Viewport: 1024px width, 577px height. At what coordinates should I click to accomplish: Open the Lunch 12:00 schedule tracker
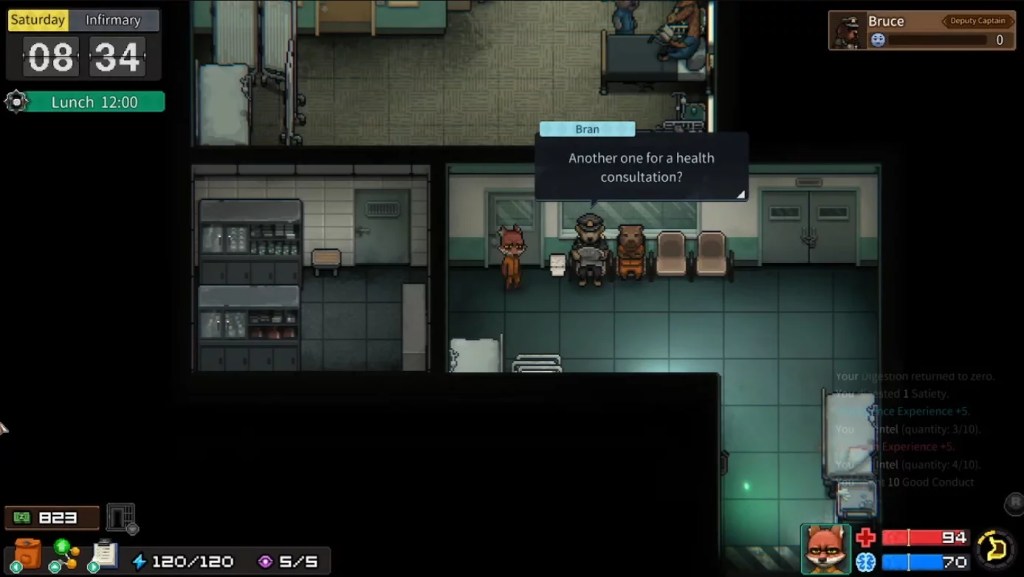tap(94, 102)
